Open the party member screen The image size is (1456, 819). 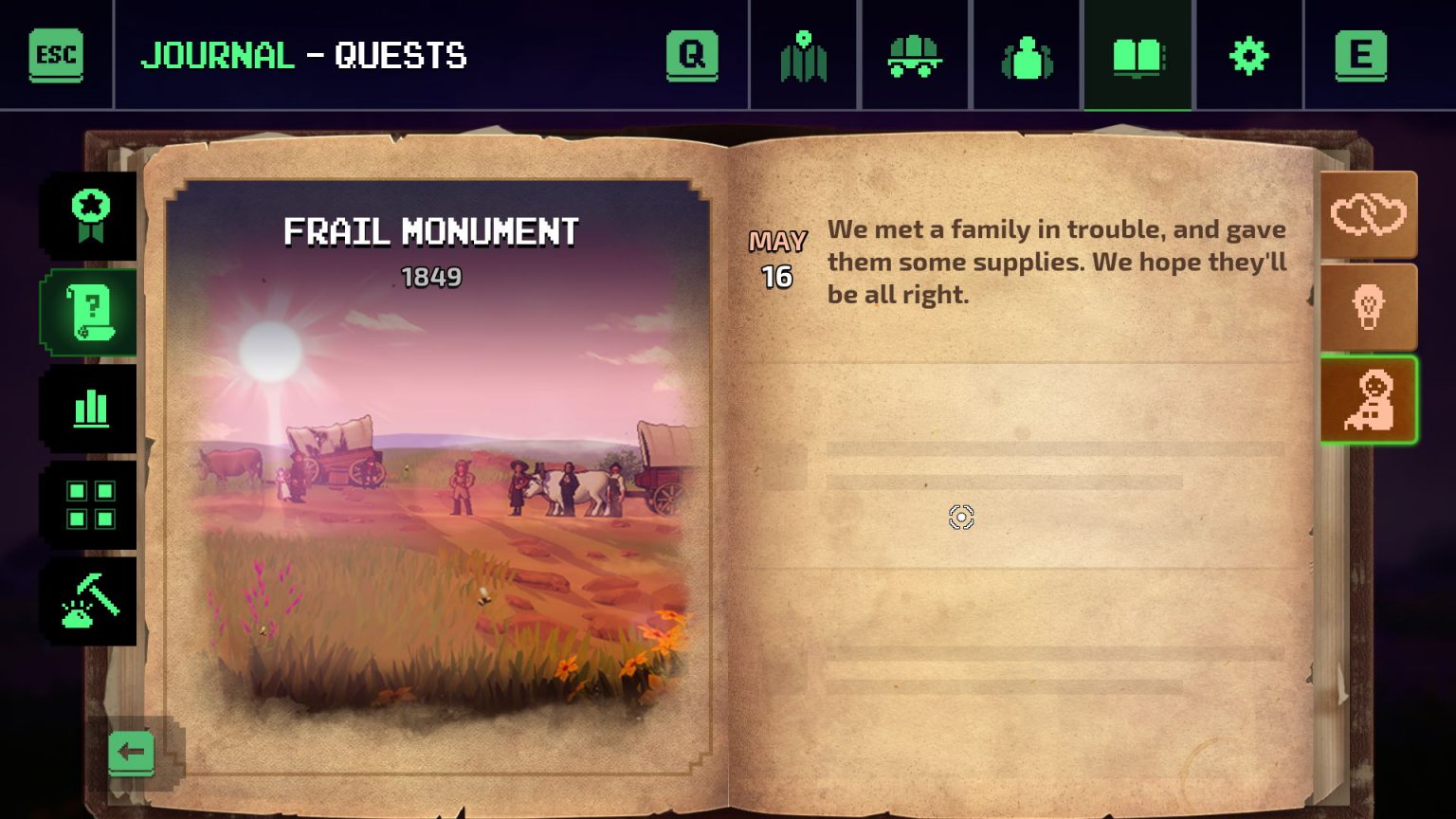click(1026, 55)
